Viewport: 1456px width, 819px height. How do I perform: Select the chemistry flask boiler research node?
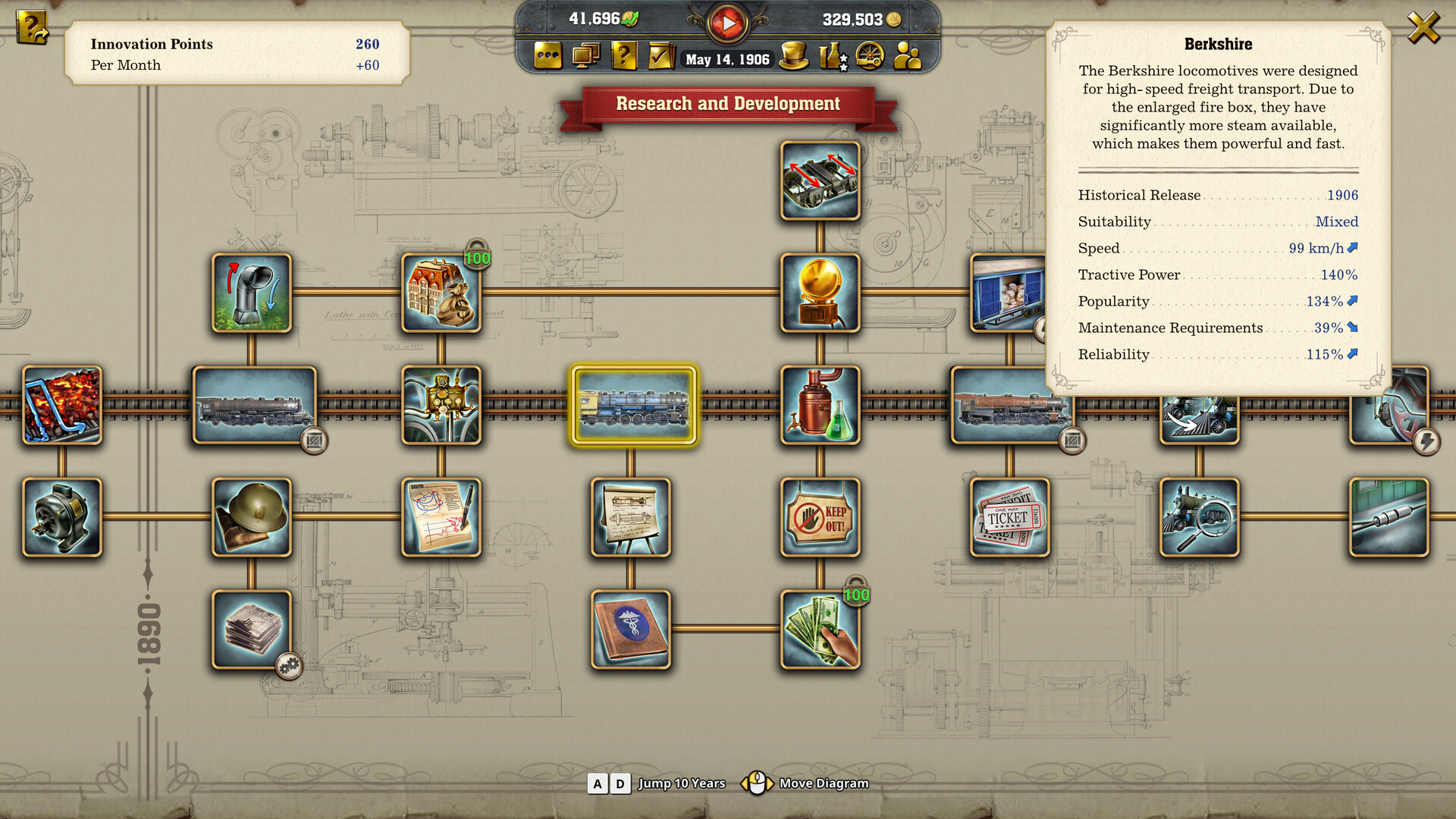click(x=820, y=406)
